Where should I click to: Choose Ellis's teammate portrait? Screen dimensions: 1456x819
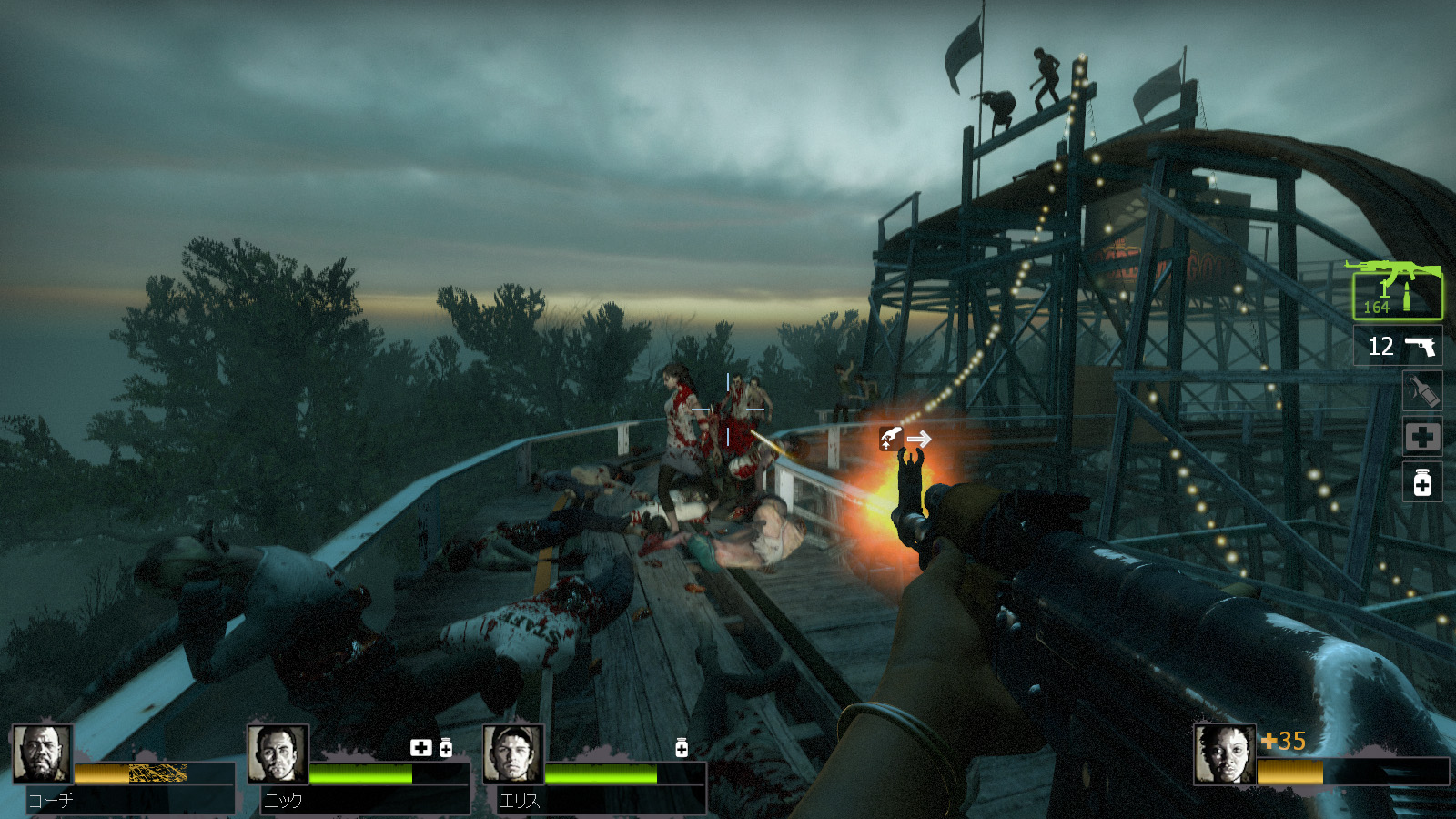(x=513, y=753)
